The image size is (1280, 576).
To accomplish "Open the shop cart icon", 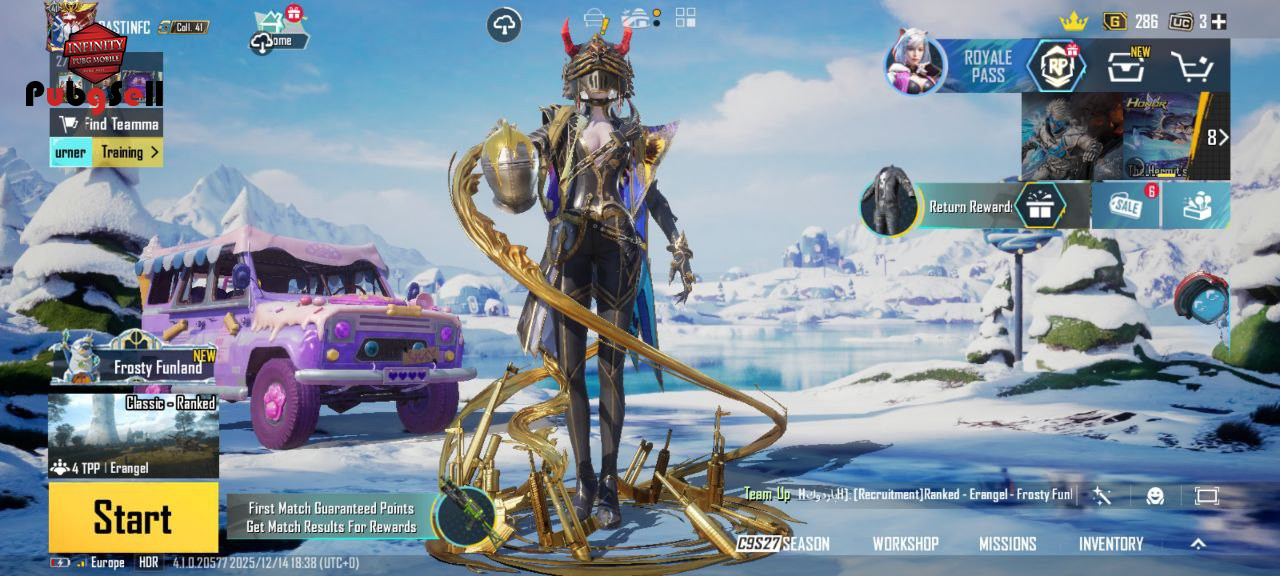I will coord(1192,67).
